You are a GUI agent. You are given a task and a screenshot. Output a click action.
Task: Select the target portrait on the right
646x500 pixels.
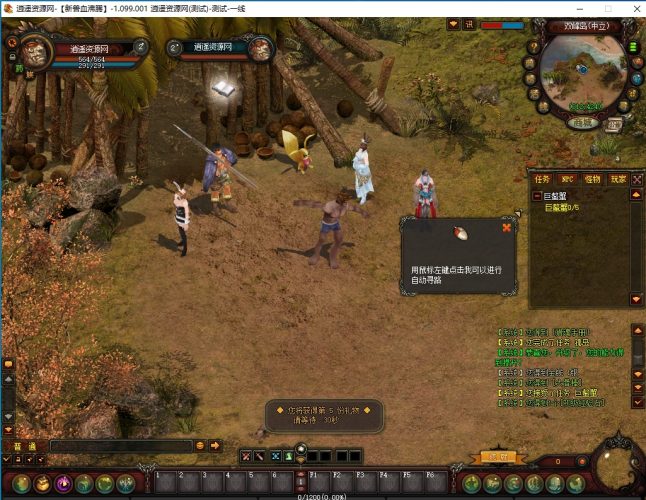(259, 48)
